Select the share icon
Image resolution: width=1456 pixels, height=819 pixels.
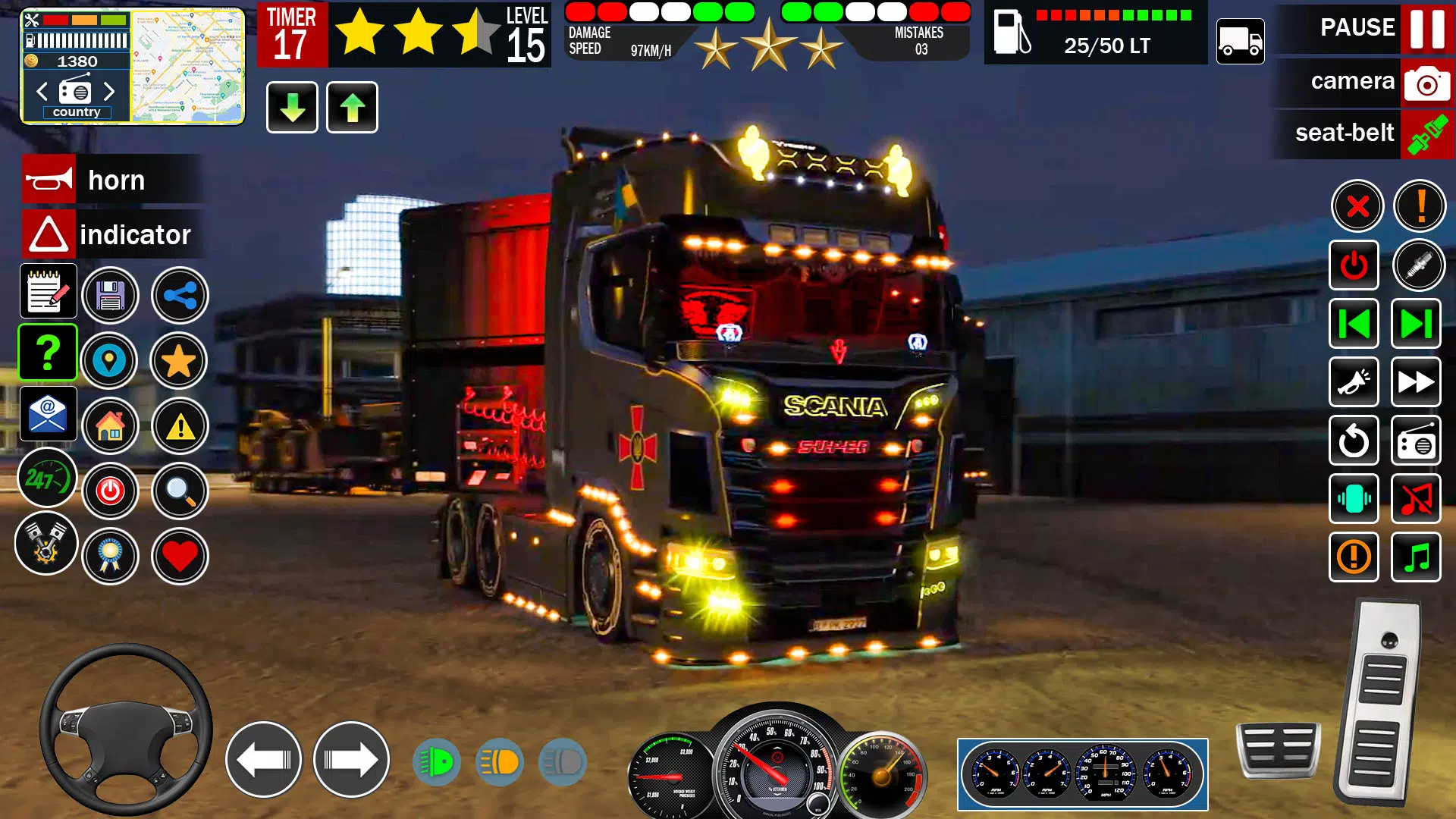[180, 296]
